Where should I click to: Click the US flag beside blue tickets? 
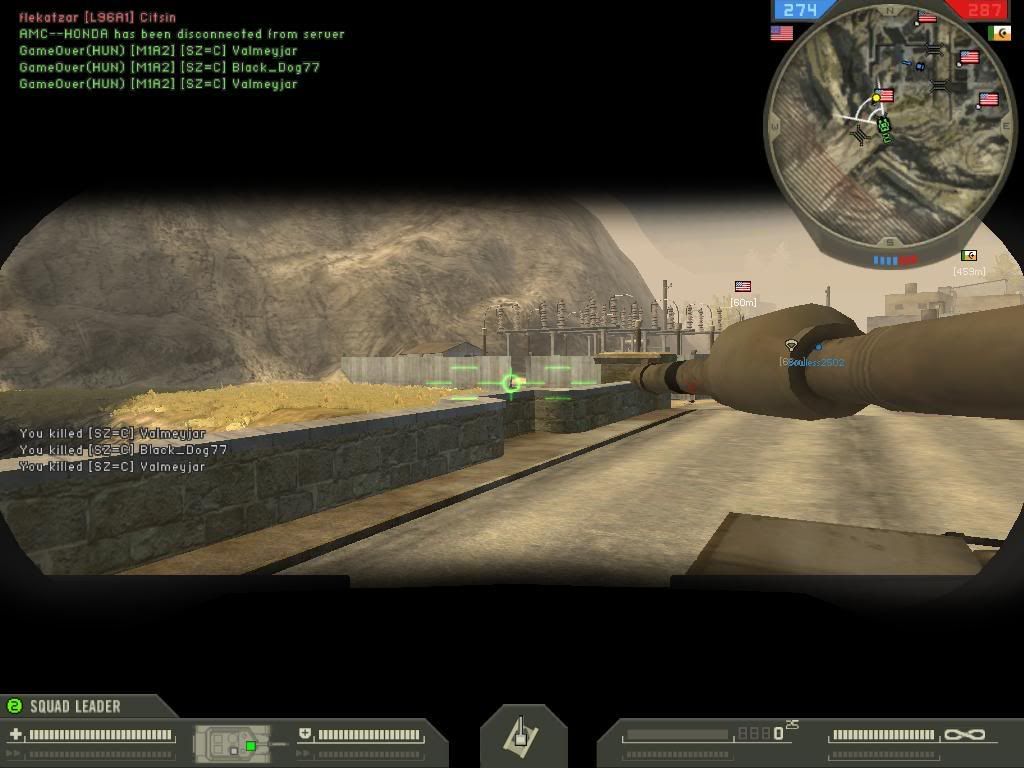point(781,33)
